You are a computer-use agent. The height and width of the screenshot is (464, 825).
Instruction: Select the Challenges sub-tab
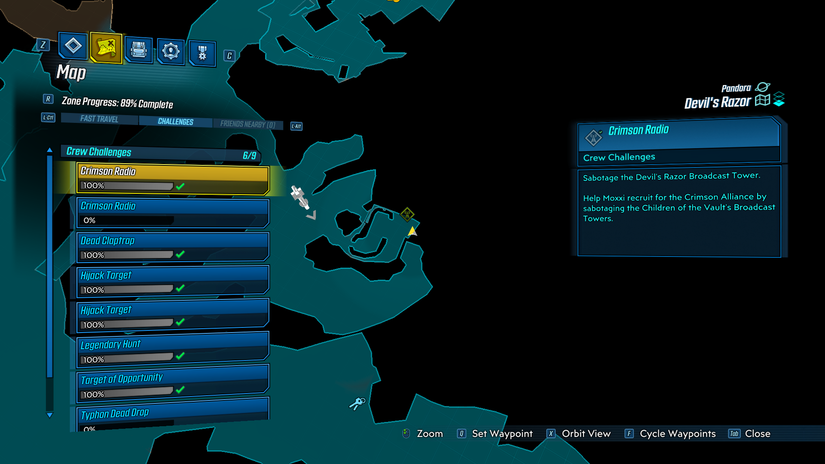coord(175,121)
